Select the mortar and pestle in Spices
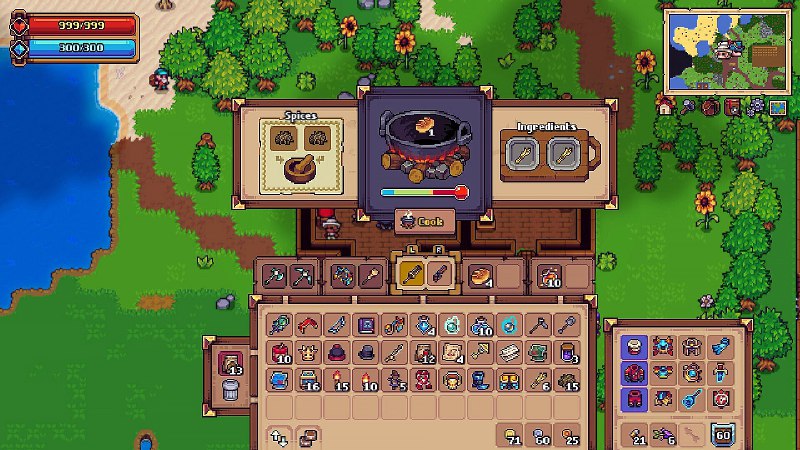This screenshot has width=800, height=450. tap(302, 167)
